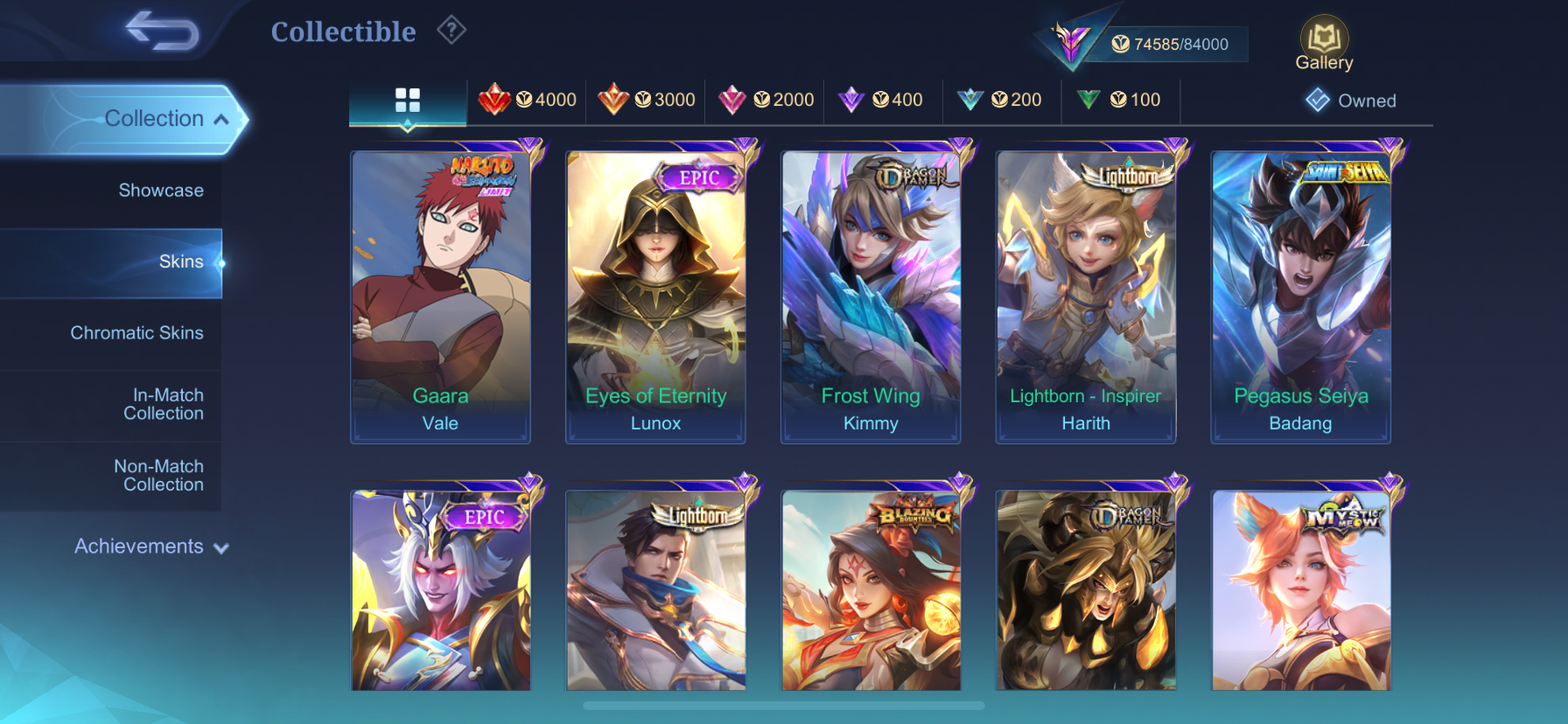Image resolution: width=1568 pixels, height=724 pixels.
Task: Switch to the 2000 tier tab
Action: (x=766, y=101)
